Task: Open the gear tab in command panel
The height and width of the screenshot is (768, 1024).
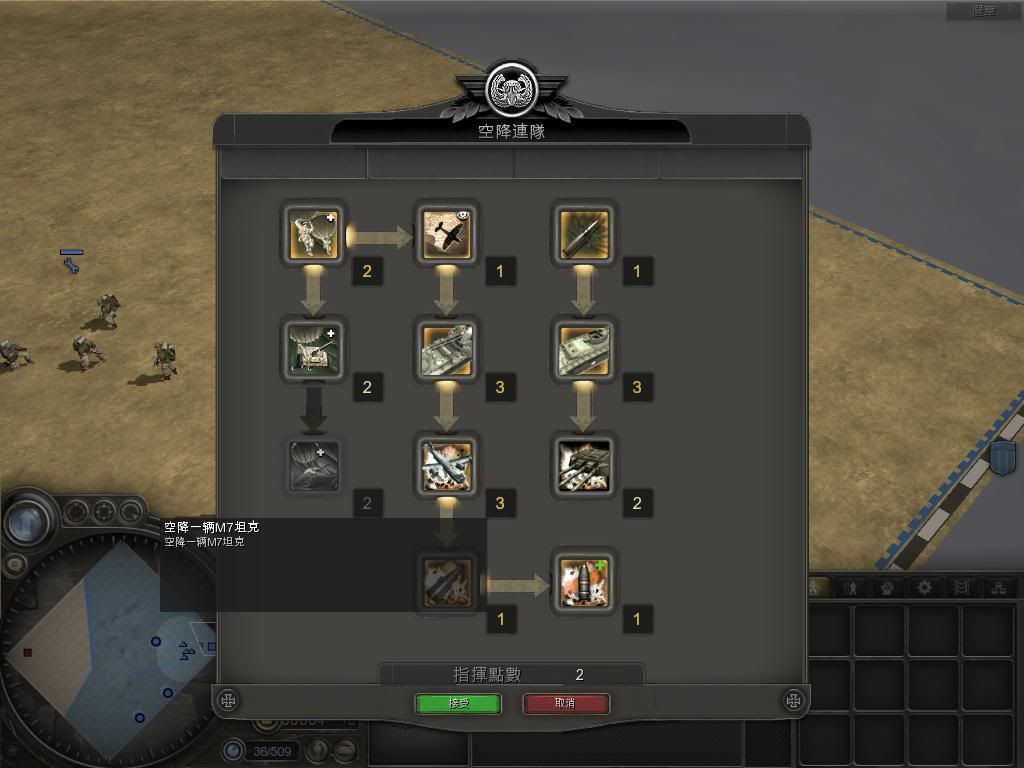Action: pos(926,588)
